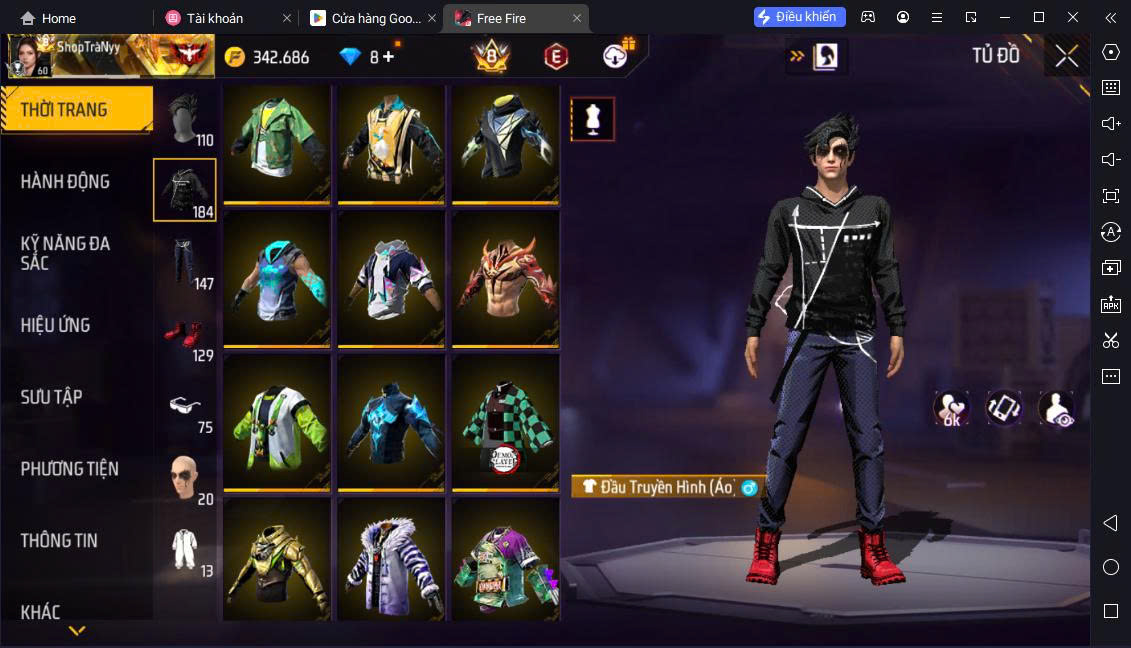The height and width of the screenshot is (648, 1131).
Task: Open the KỸ NĂNG ĐA SẮC section
Action: pyautogui.click(x=66, y=253)
